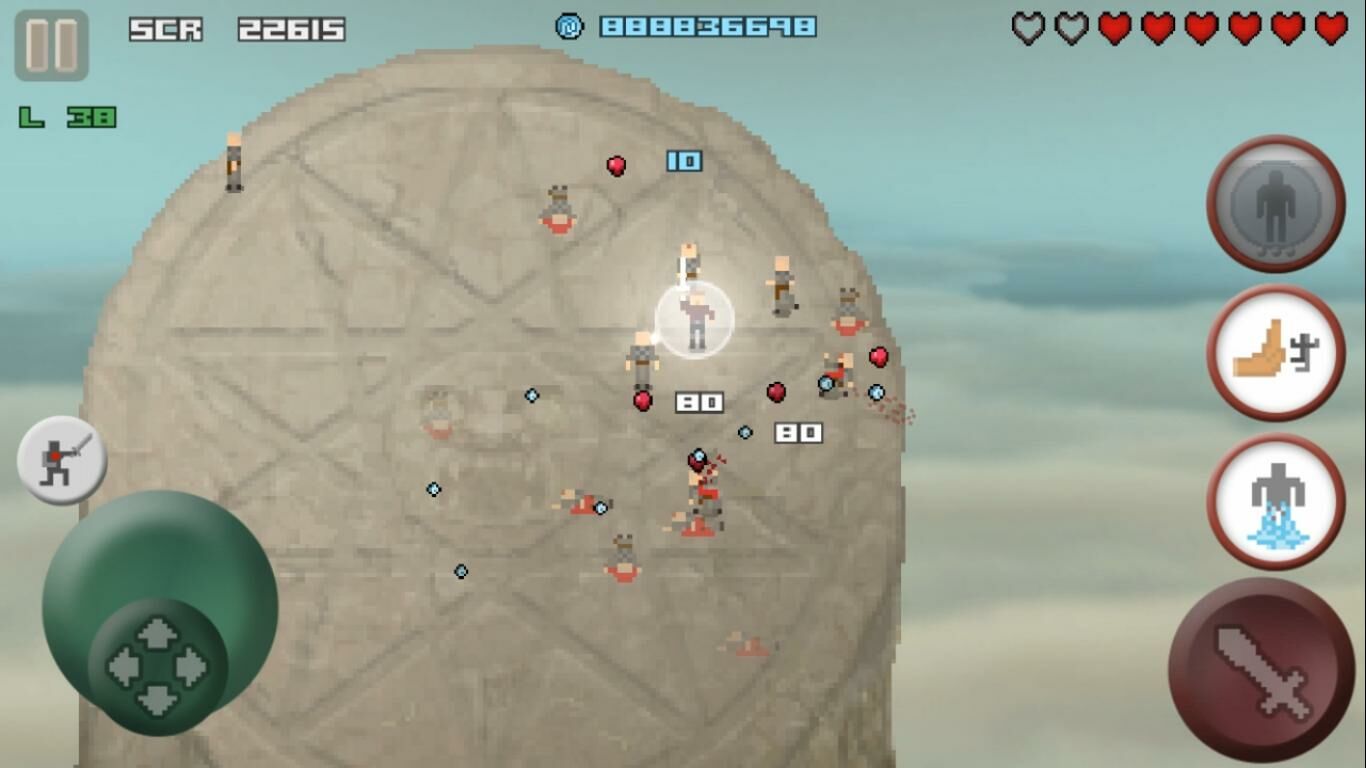Tap the glowing player character

tap(696, 320)
